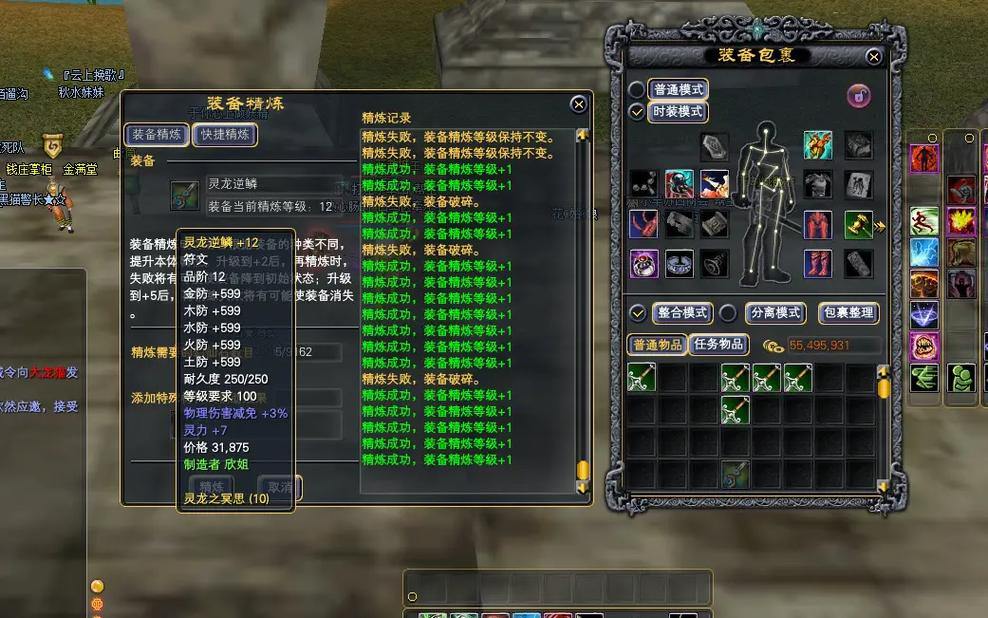Image resolution: width=988 pixels, height=618 pixels.
Task: Close the 装备精炼 refinement window
Action: coord(578,104)
